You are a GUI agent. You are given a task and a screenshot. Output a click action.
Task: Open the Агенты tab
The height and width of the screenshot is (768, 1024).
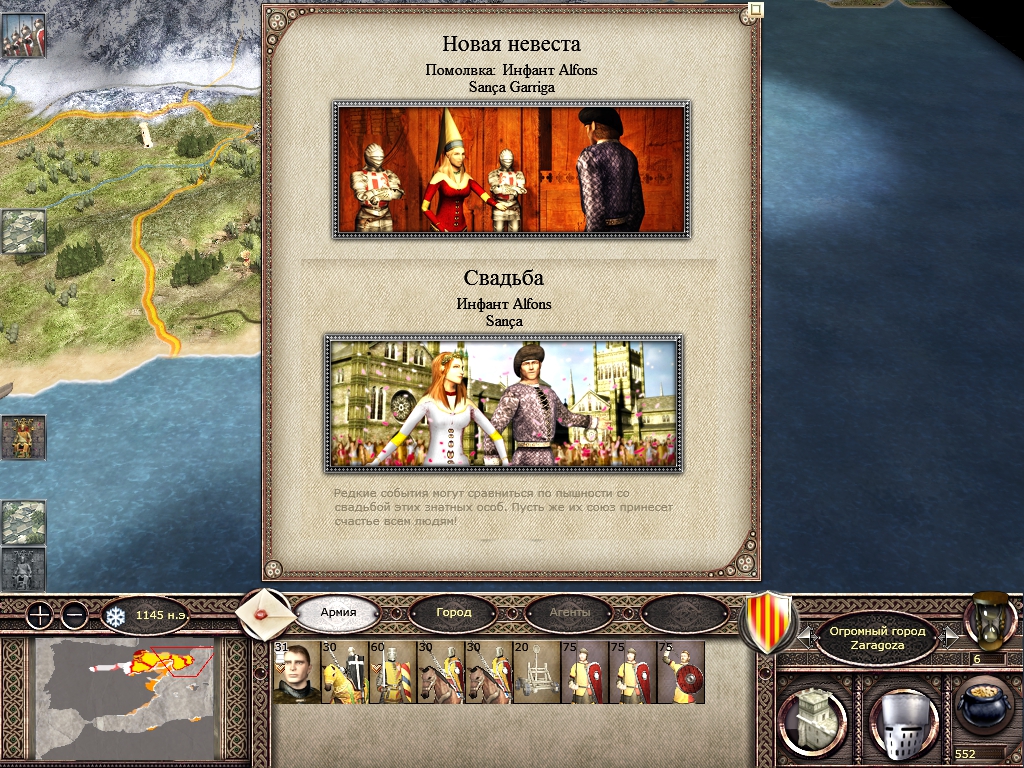[x=569, y=612]
